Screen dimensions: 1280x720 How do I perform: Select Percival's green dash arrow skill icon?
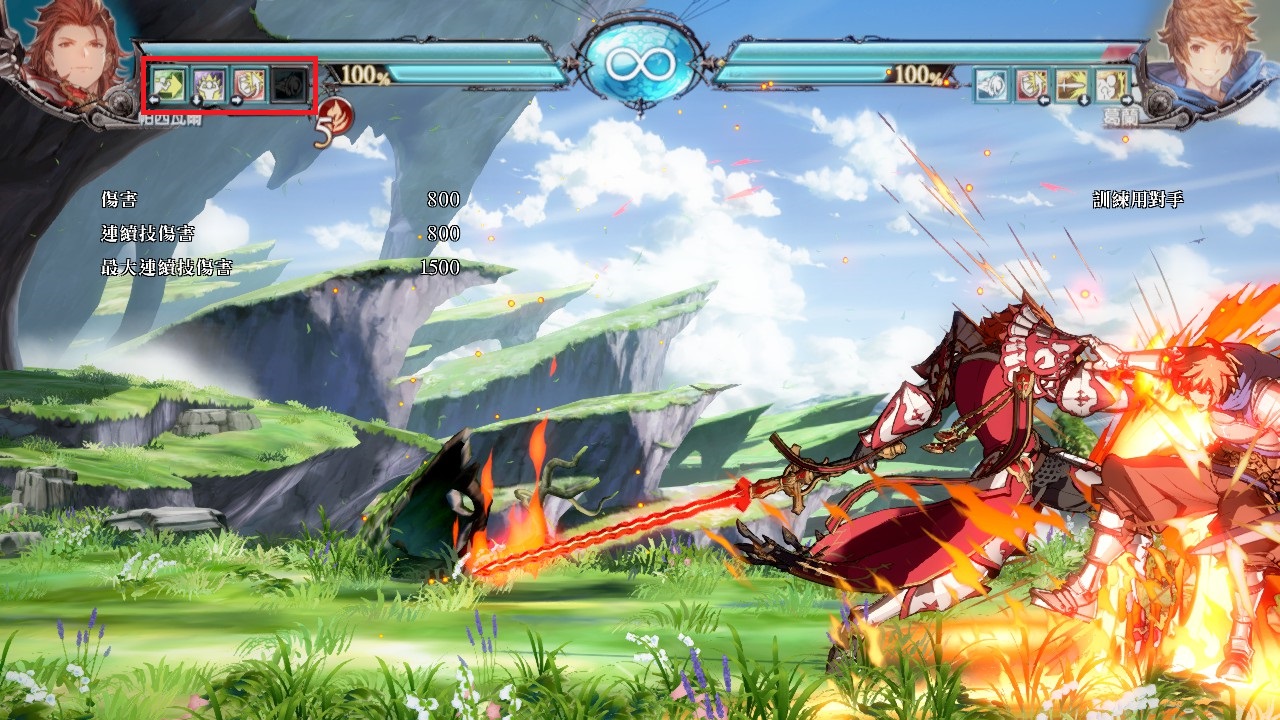[170, 85]
